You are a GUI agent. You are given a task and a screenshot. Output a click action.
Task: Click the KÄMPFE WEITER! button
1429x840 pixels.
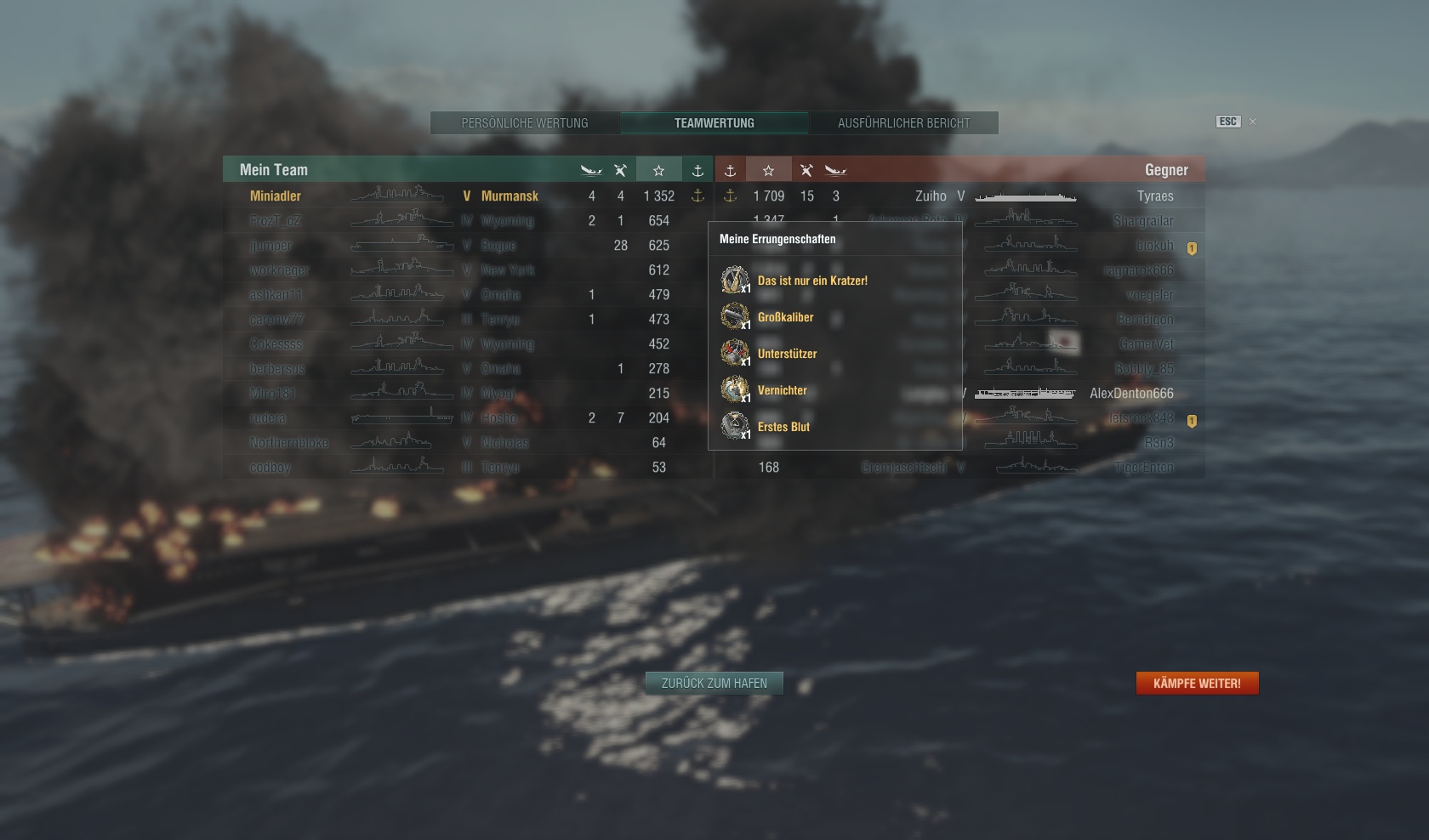point(1197,683)
